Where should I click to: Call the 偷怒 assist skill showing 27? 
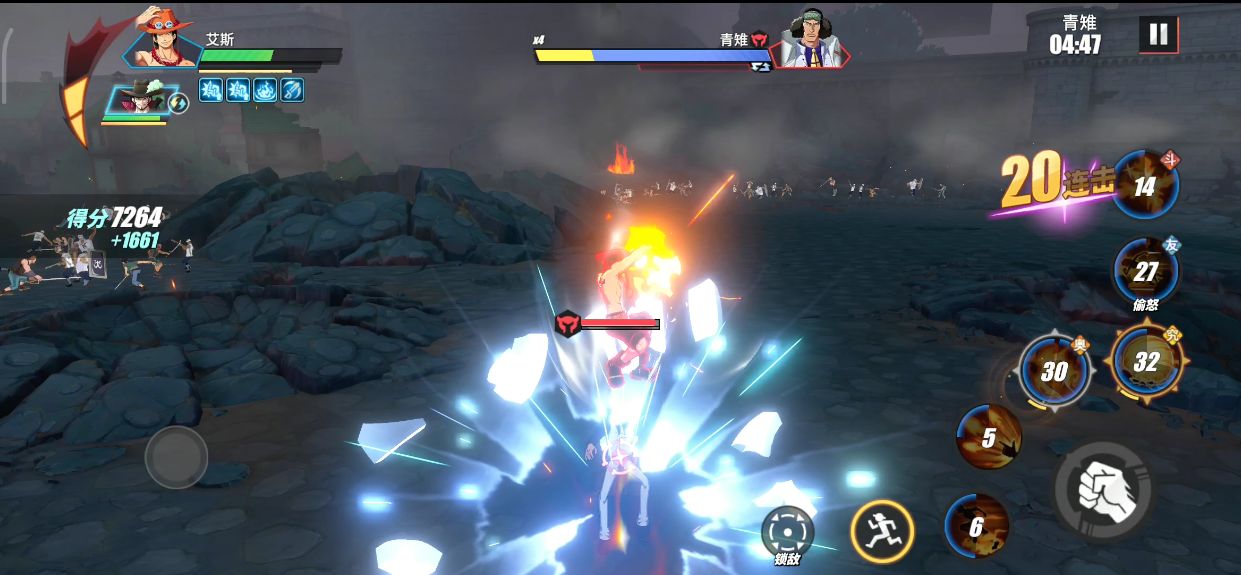(1145, 271)
